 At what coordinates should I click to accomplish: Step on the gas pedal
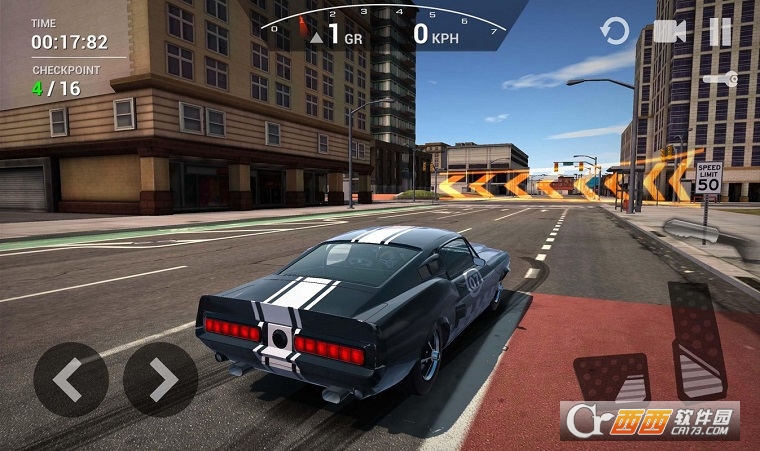pos(699,341)
